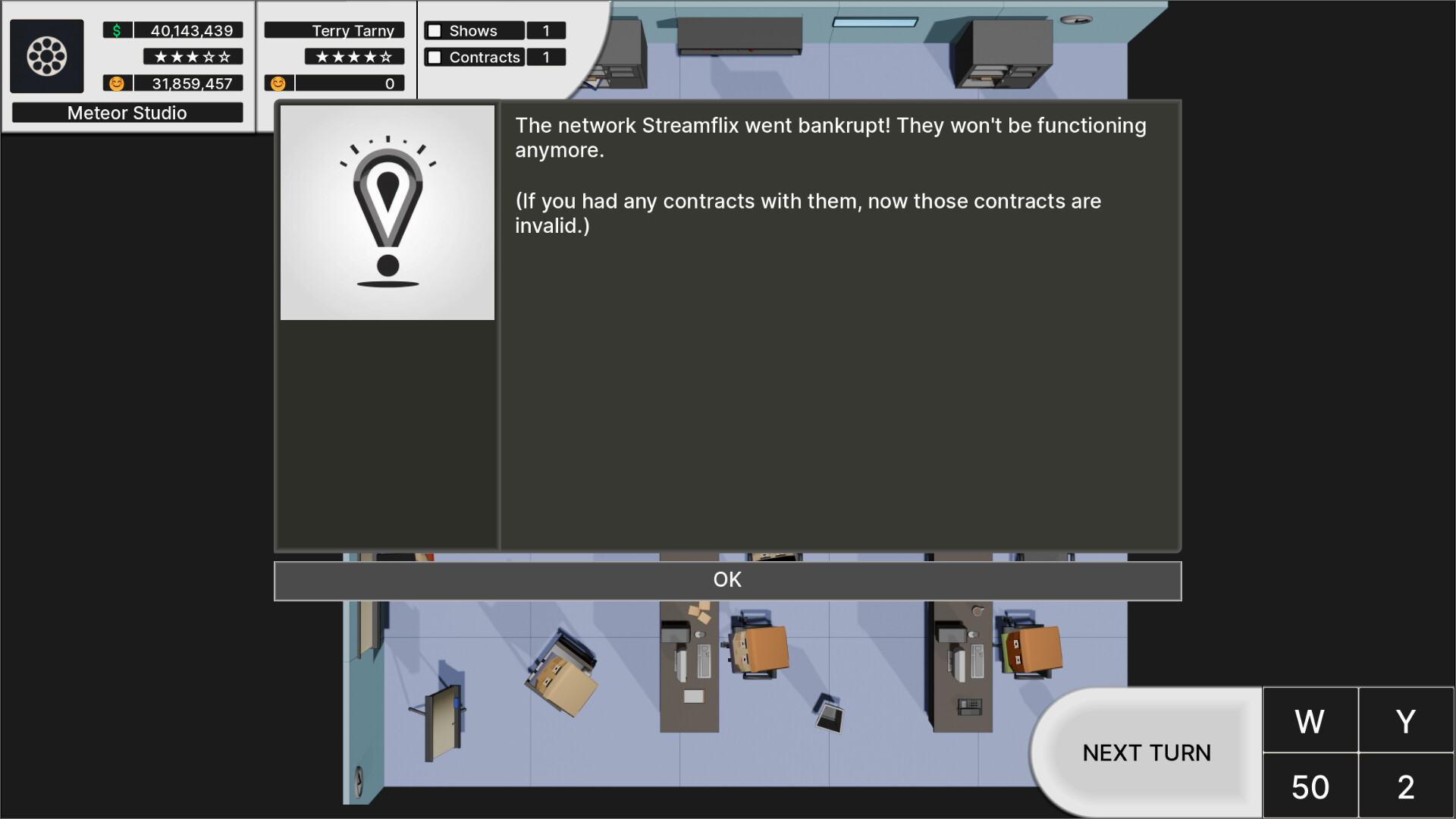Expand the Contracts list showing 1 entry
Viewport: 1456px width, 819px height.
pyautogui.click(x=546, y=57)
